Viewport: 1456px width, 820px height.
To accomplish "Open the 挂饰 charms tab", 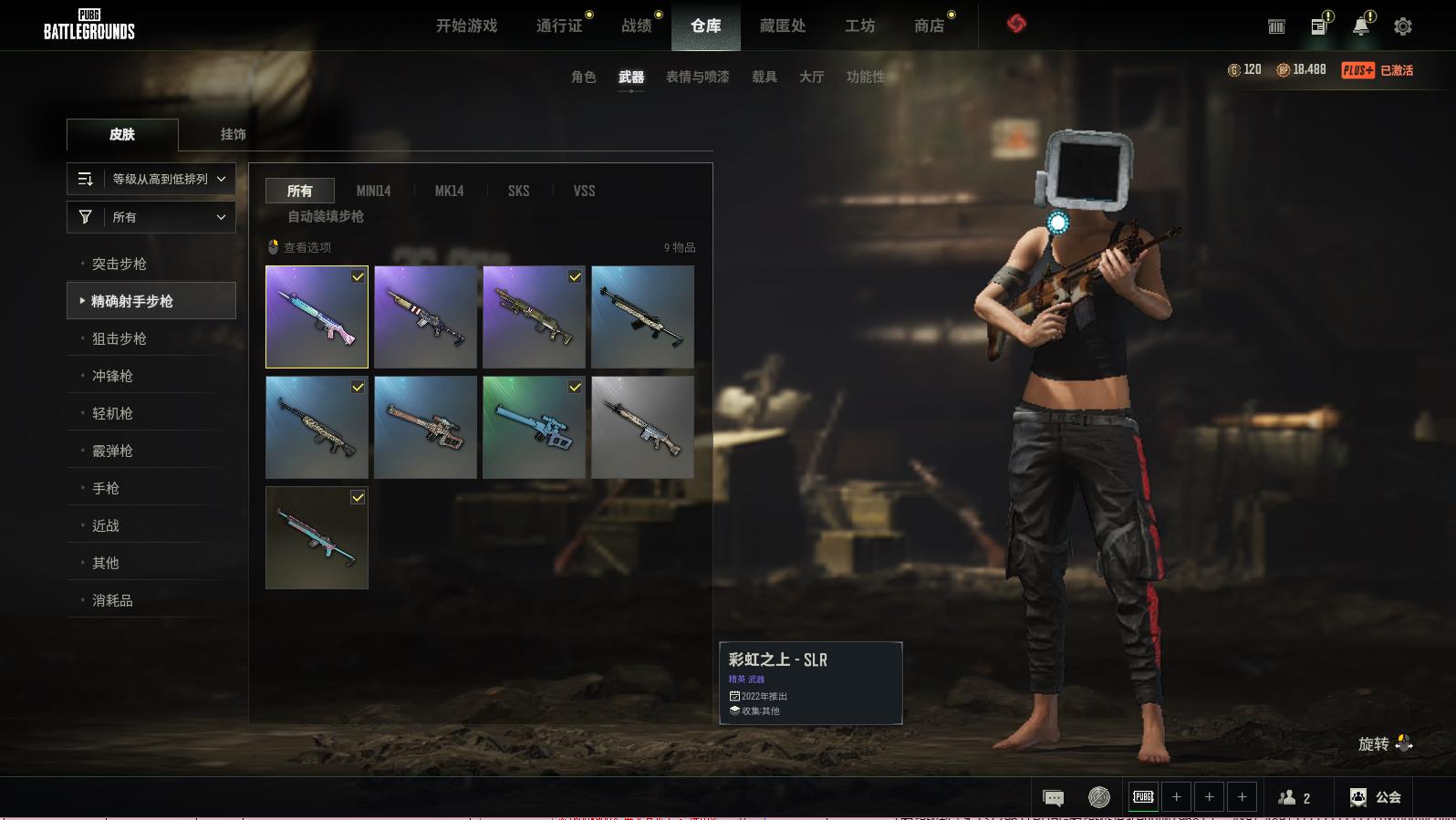I will (233, 134).
